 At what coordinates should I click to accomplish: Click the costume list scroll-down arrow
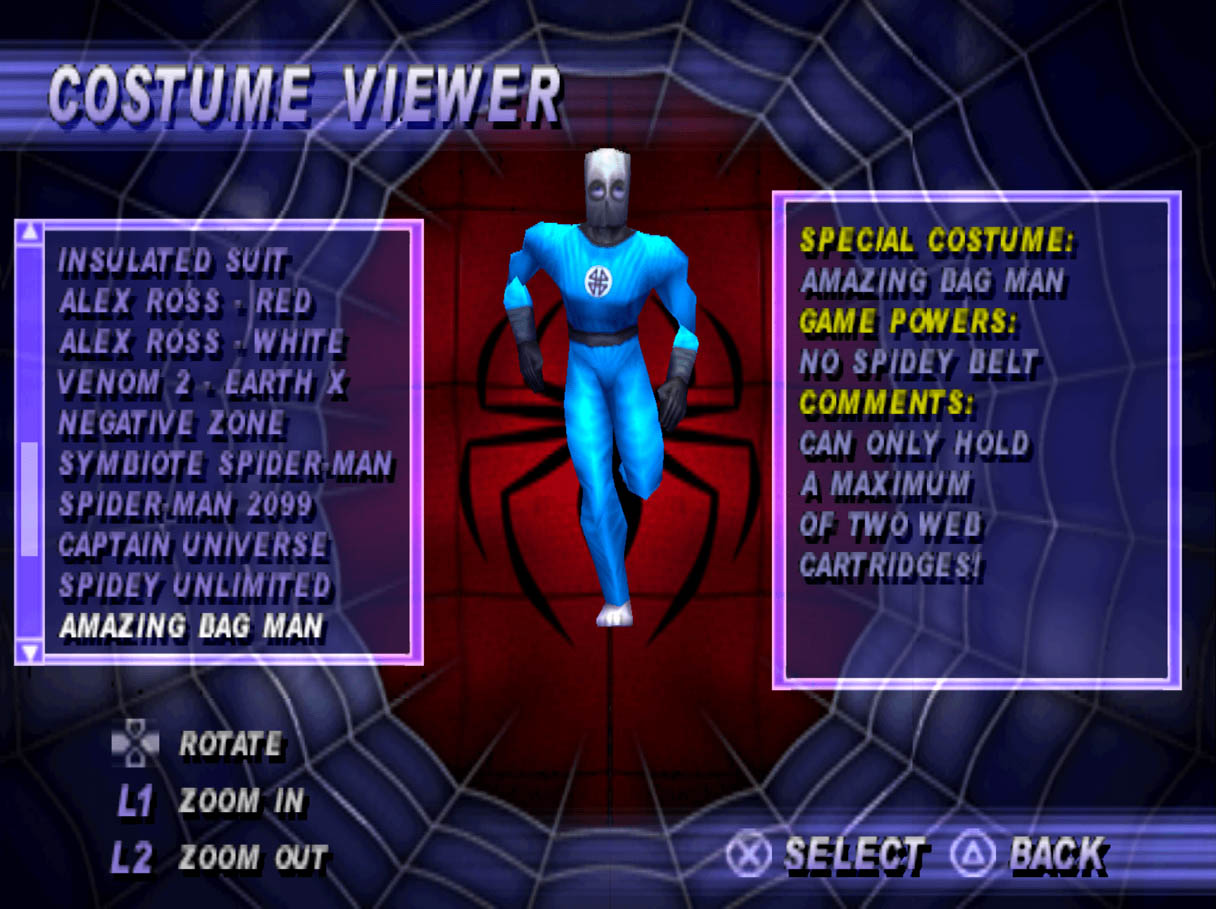[x=30, y=653]
